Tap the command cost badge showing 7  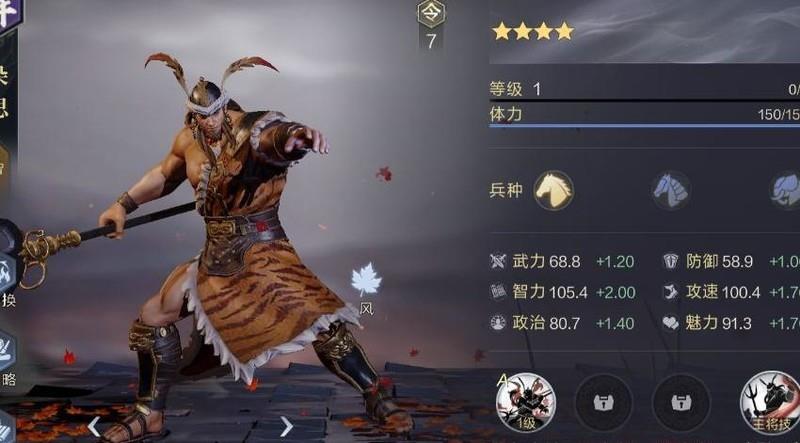[431, 27]
